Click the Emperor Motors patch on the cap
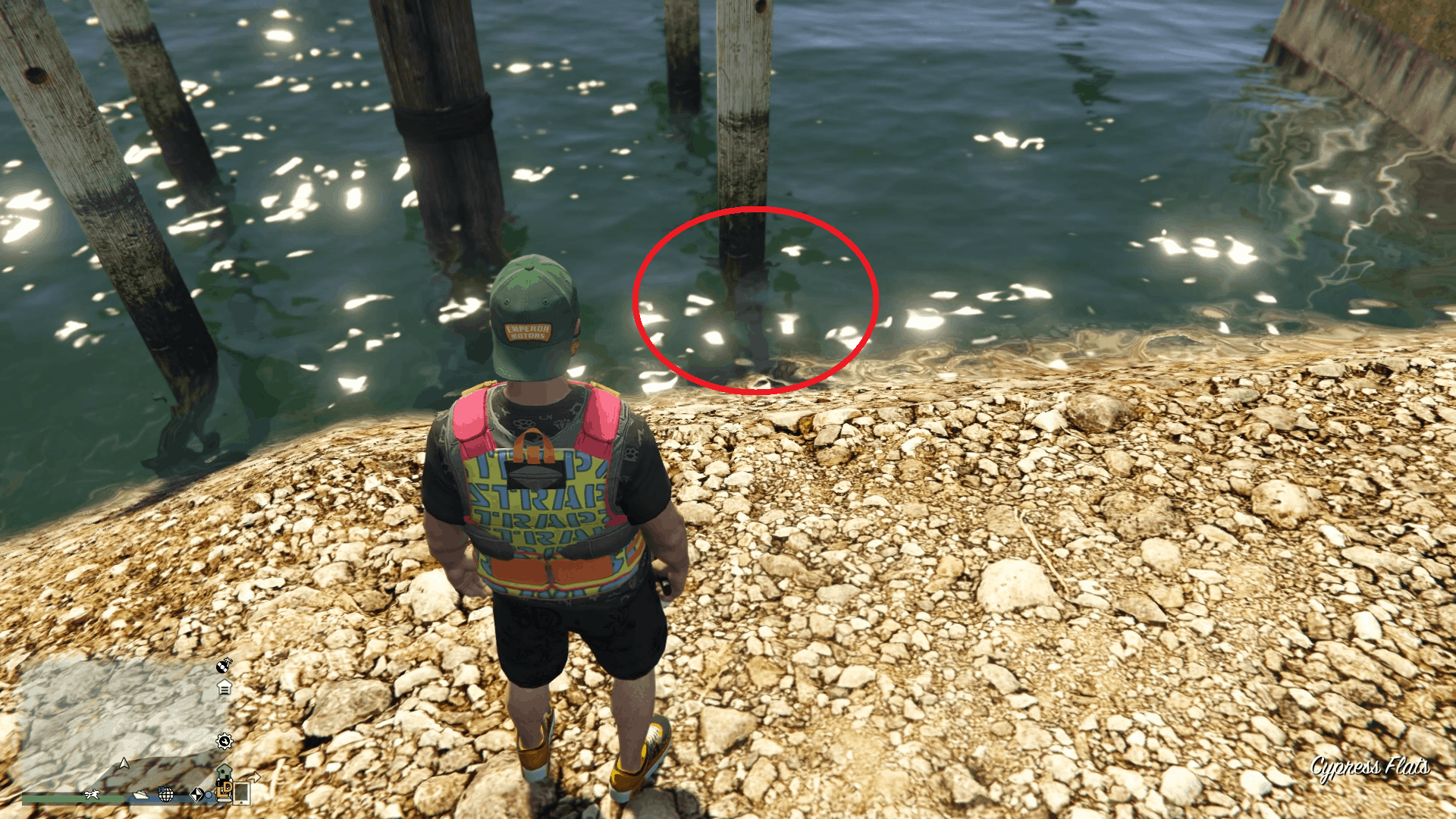The height and width of the screenshot is (819, 1456). [528, 332]
